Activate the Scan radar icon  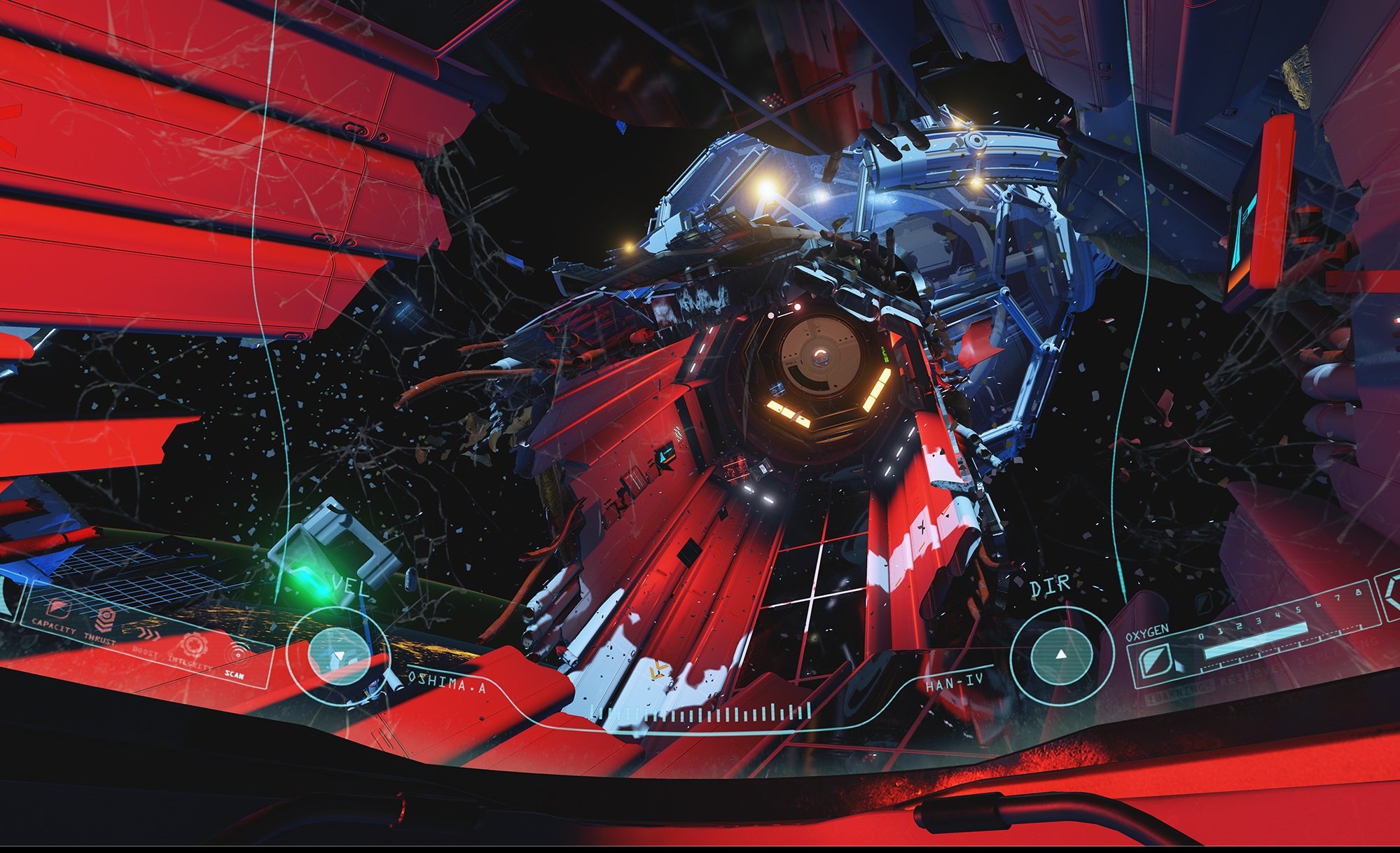click(237, 654)
